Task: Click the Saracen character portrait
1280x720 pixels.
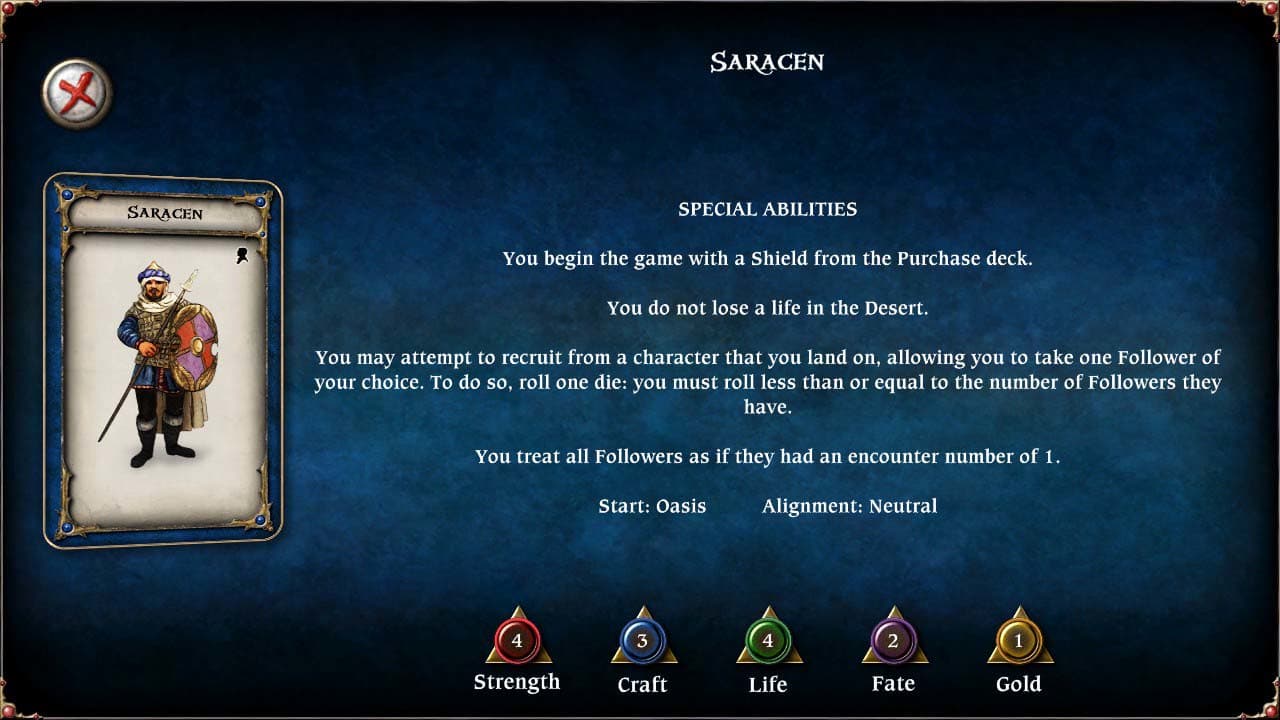Action: 166,360
